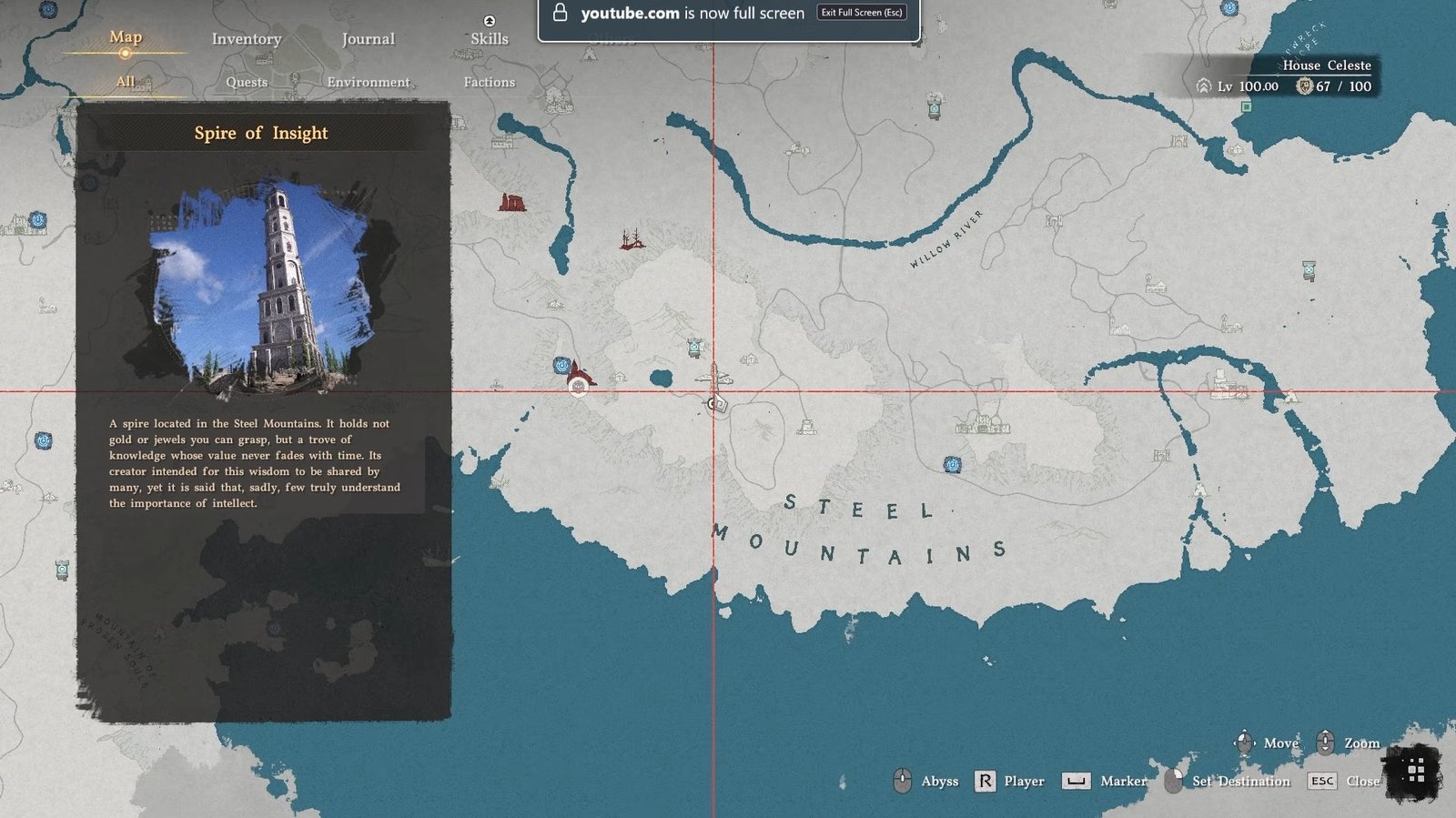The image size is (1456, 818).
Task: Select the red shipwreck map marker
Action: point(632,239)
